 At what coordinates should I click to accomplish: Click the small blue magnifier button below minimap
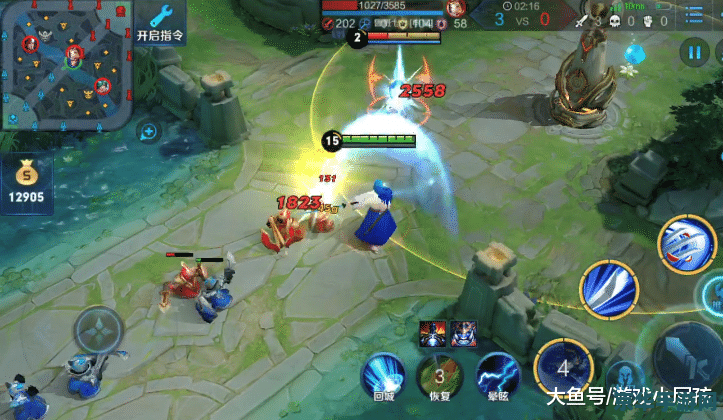[148, 131]
